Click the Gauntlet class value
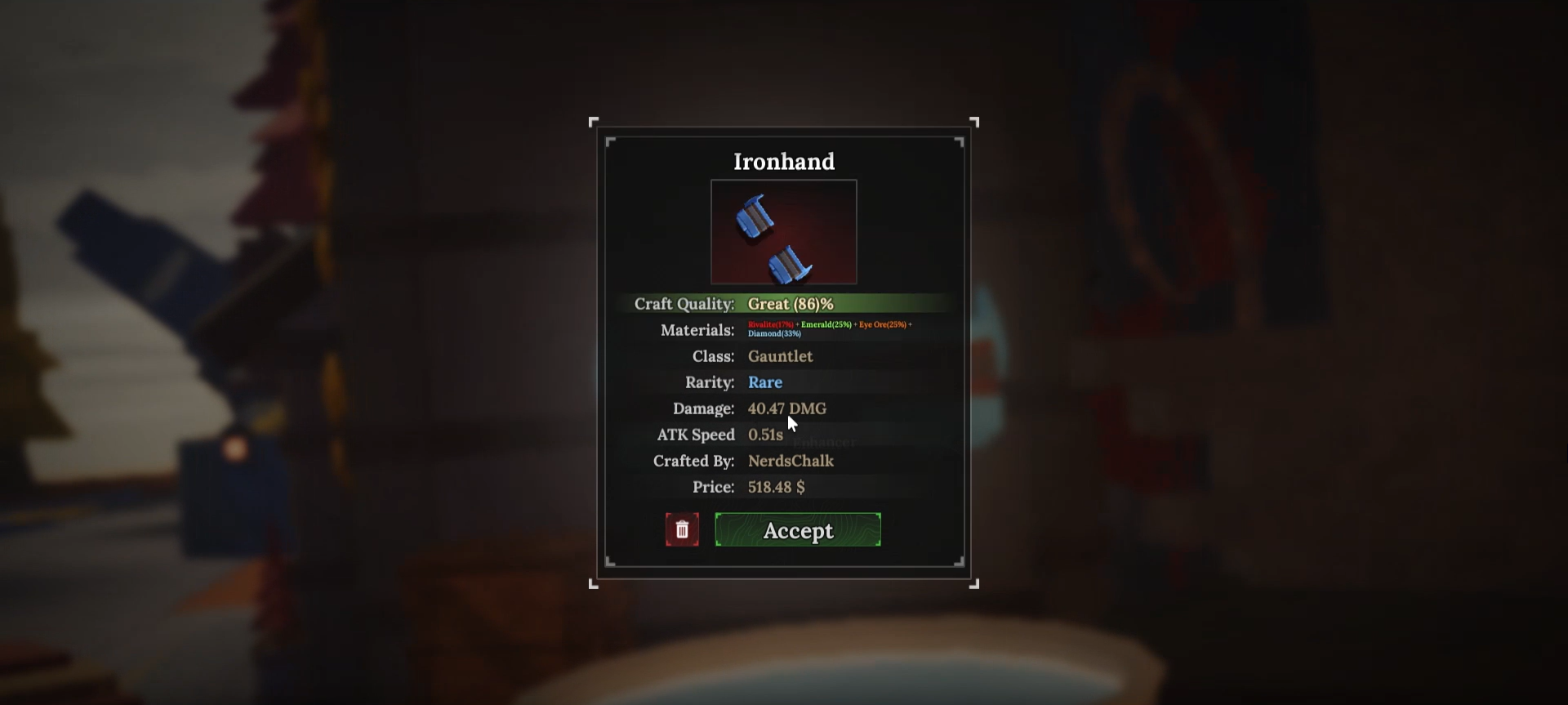This screenshot has height=705, width=1568. pyautogui.click(x=779, y=356)
